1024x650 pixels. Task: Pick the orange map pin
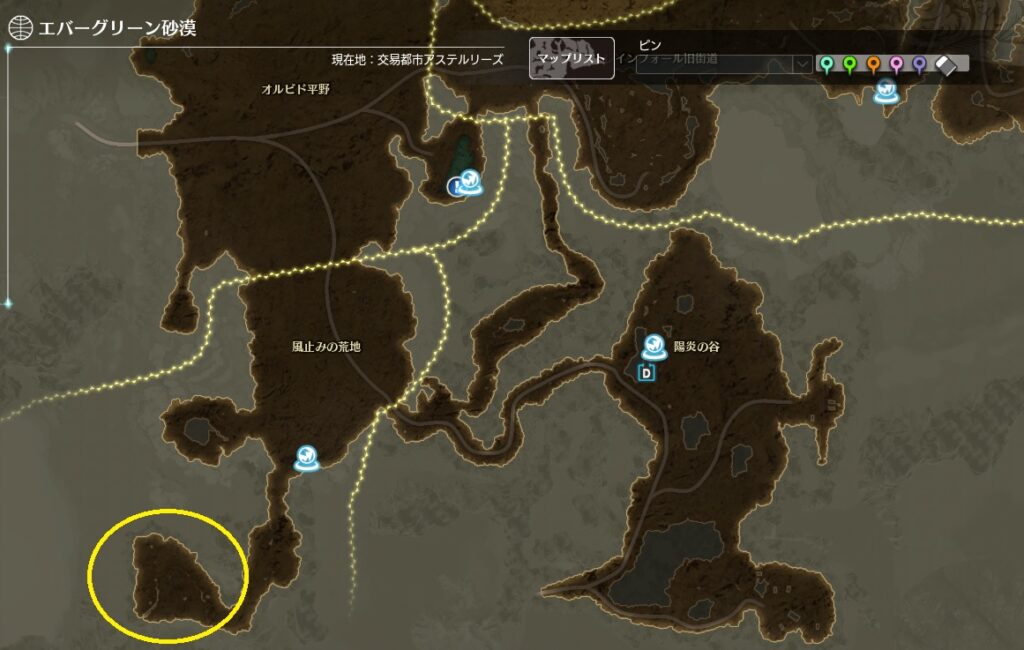pos(873,64)
